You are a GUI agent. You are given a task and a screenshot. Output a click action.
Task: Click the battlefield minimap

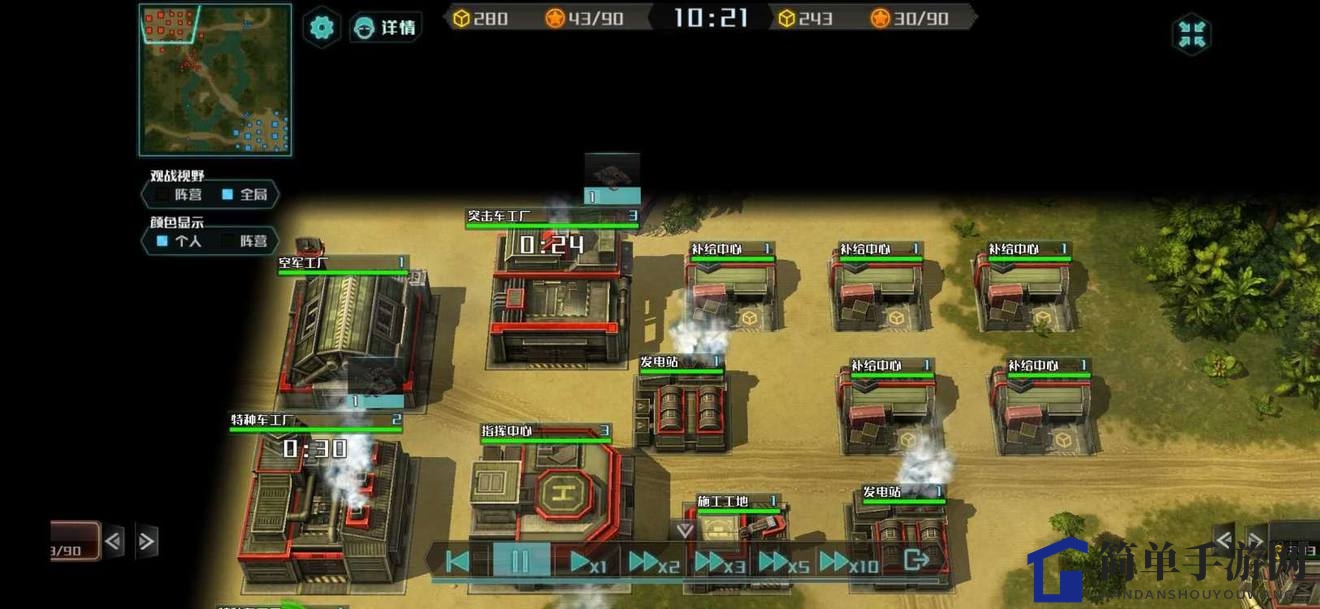click(x=215, y=80)
